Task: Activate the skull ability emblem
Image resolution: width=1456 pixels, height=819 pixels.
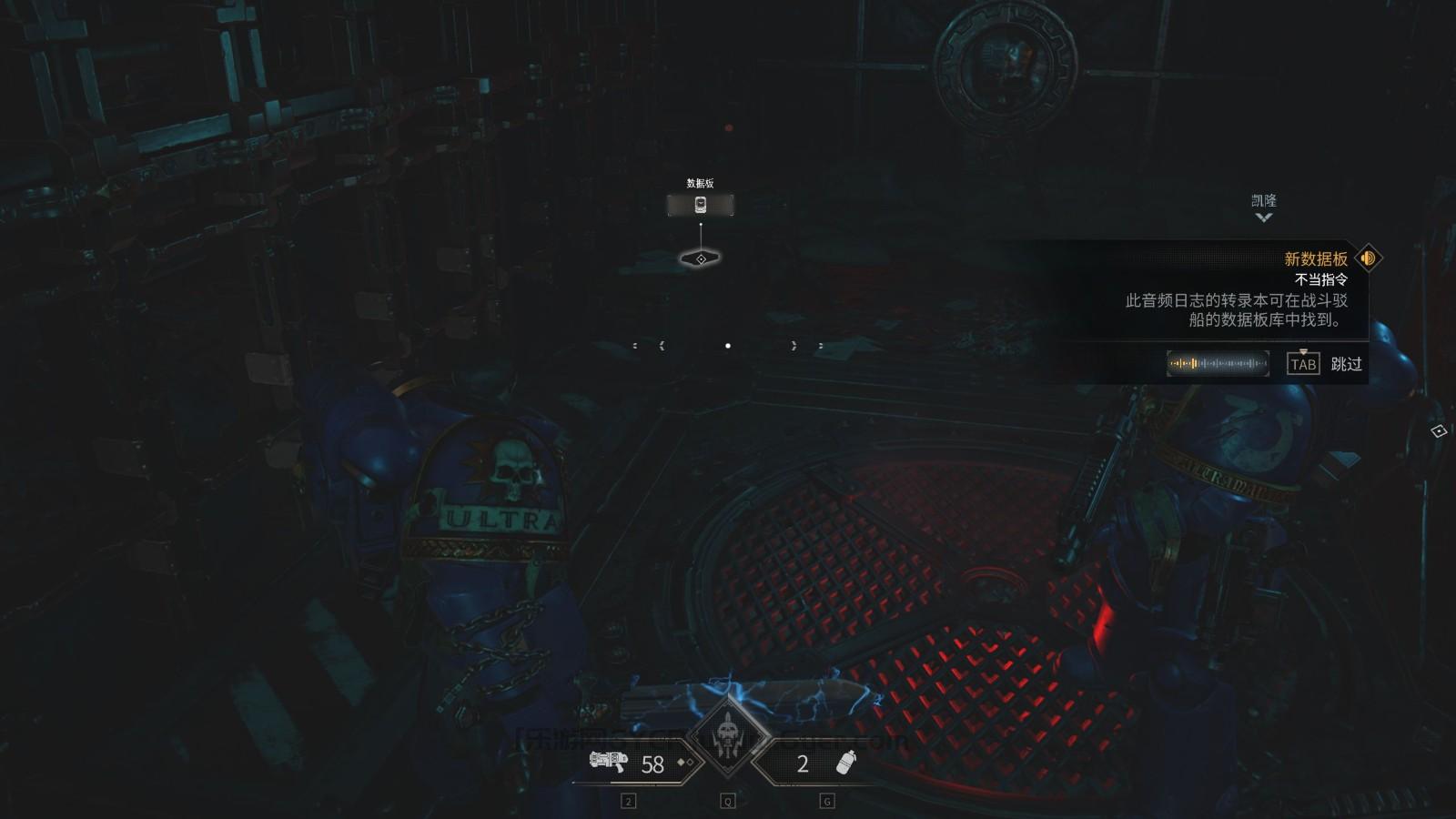Action: click(x=728, y=736)
